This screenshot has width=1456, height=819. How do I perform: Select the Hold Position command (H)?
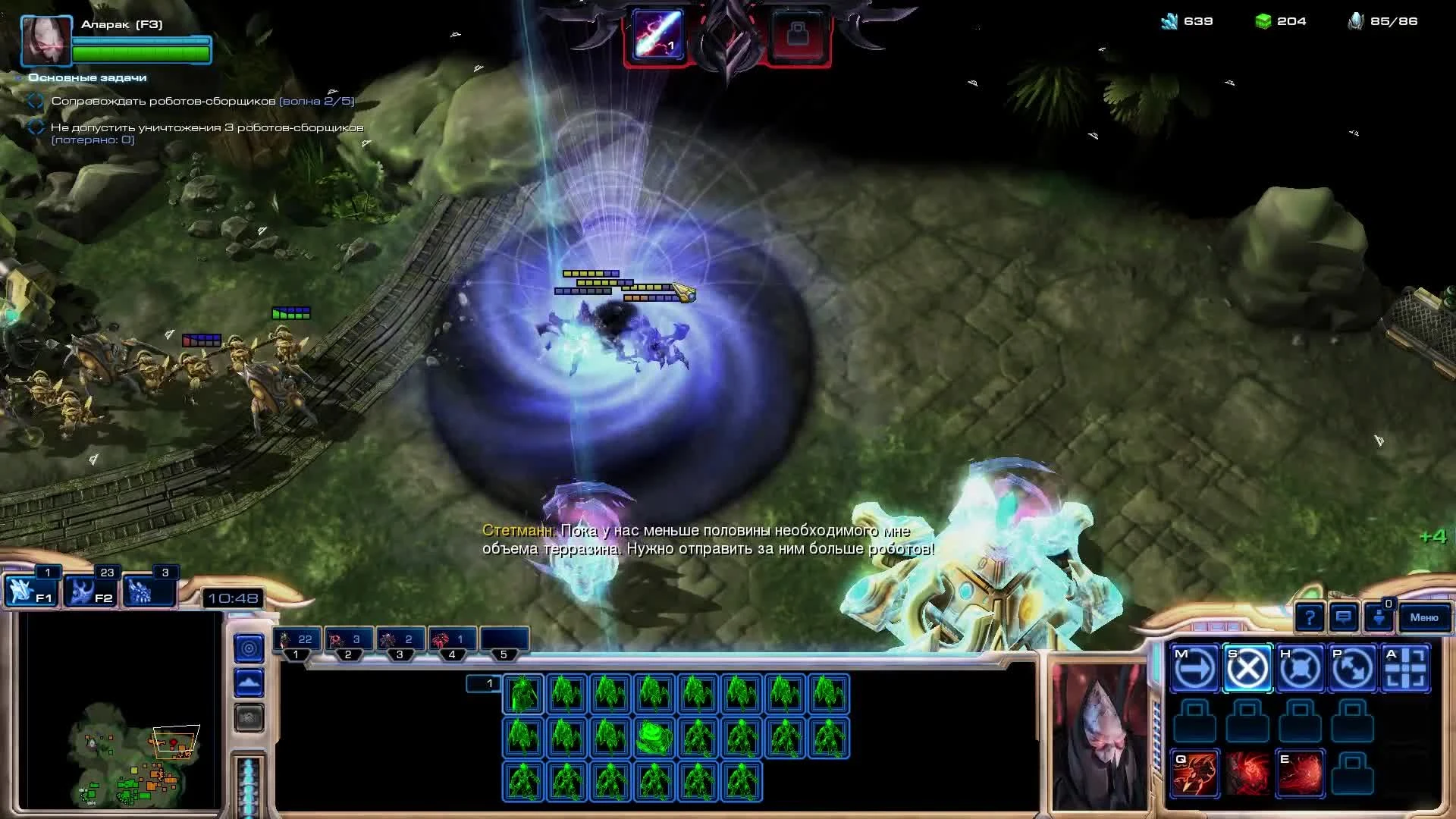pos(1300,668)
